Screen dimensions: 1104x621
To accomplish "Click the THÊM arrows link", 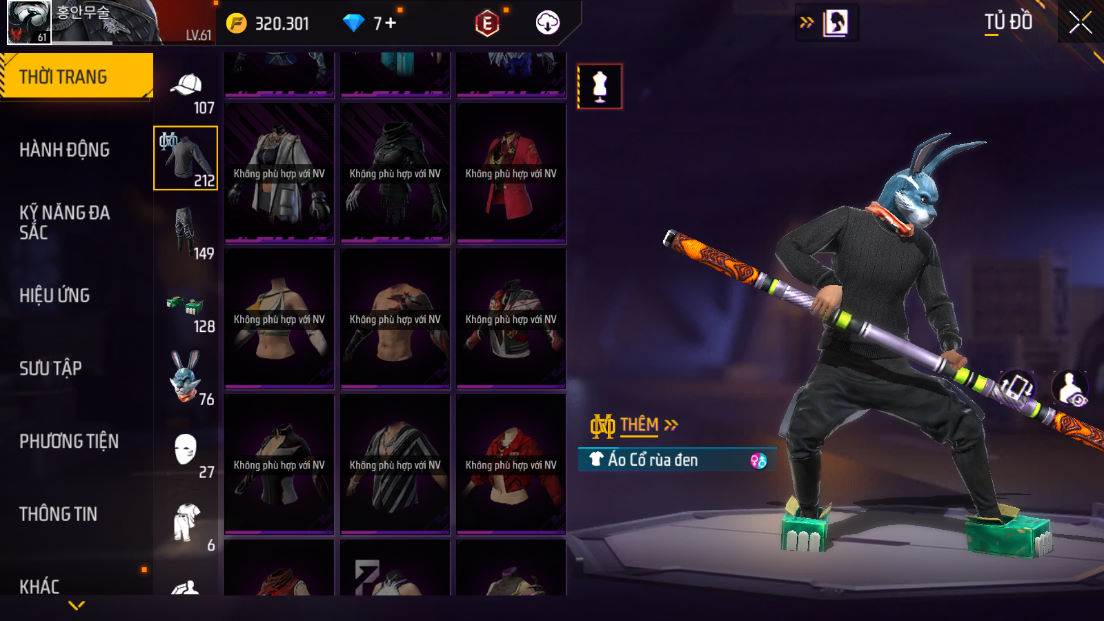I will point(649,425).
